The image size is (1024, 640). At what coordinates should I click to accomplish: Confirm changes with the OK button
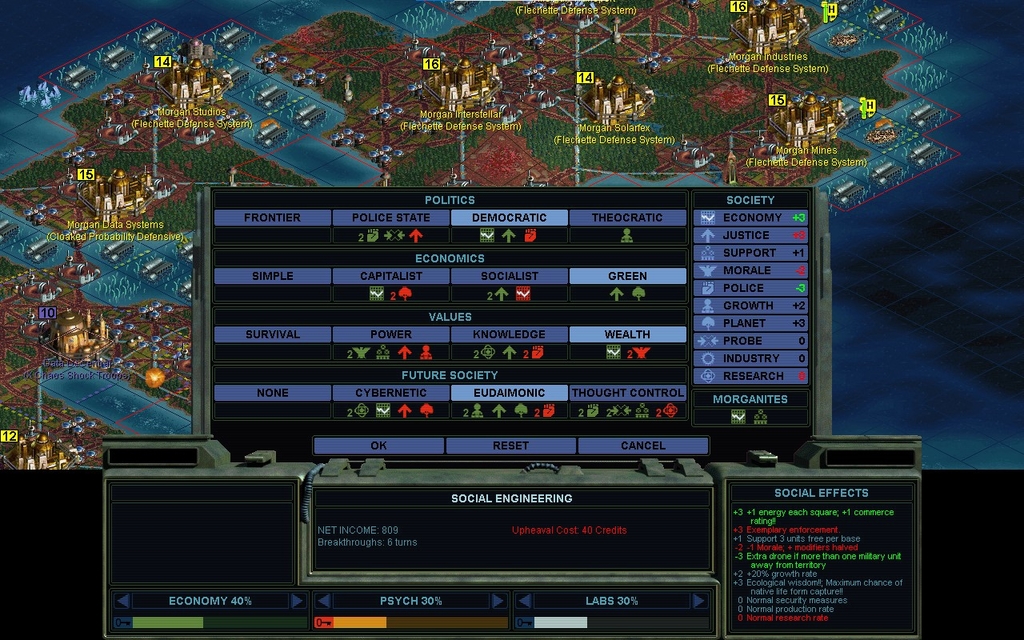(x=378, y=445)
